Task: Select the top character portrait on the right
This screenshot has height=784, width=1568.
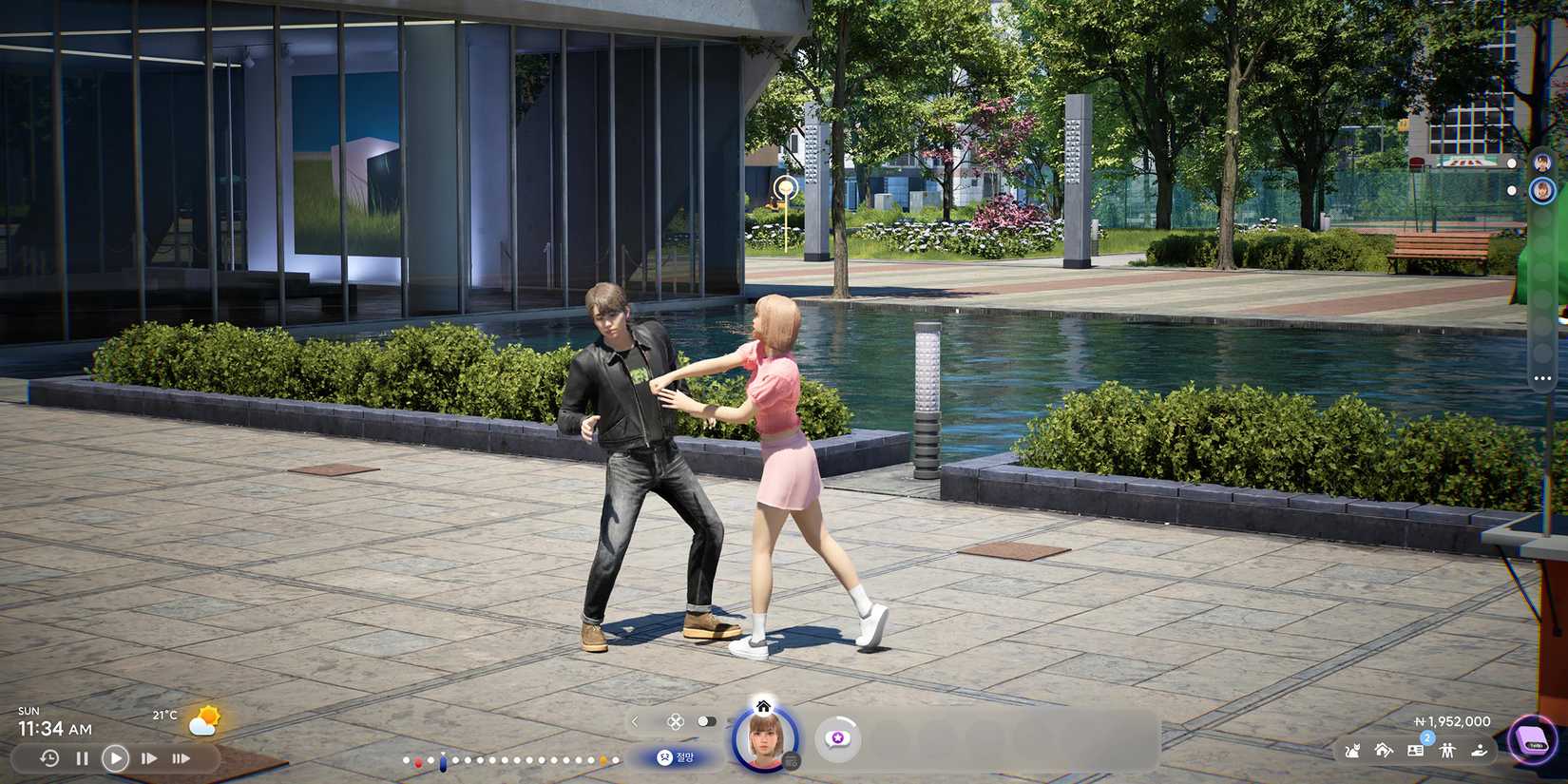Action: [1540, 162]
